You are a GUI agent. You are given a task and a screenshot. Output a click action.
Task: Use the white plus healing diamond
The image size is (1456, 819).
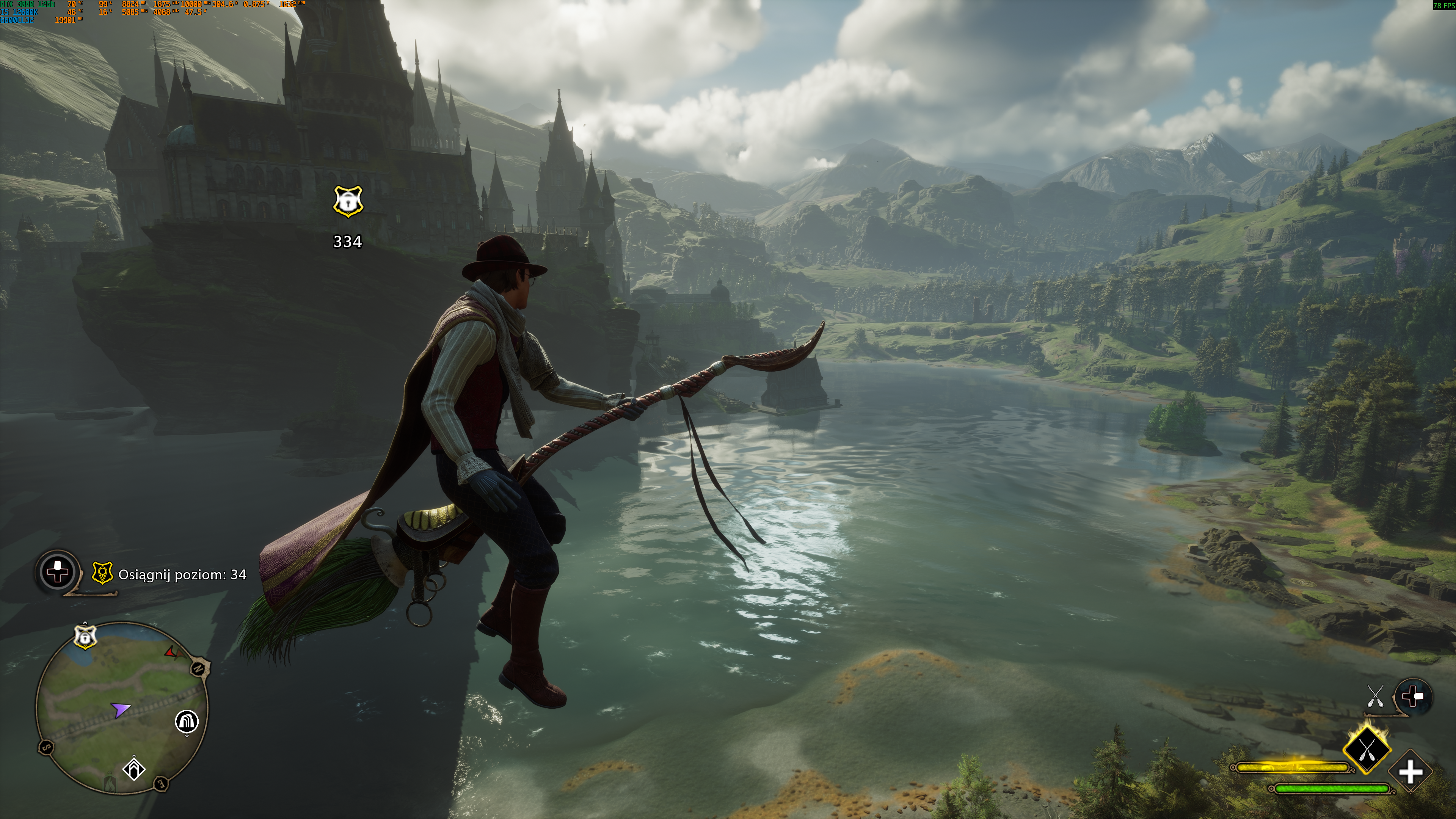(x=1411, y=772)
